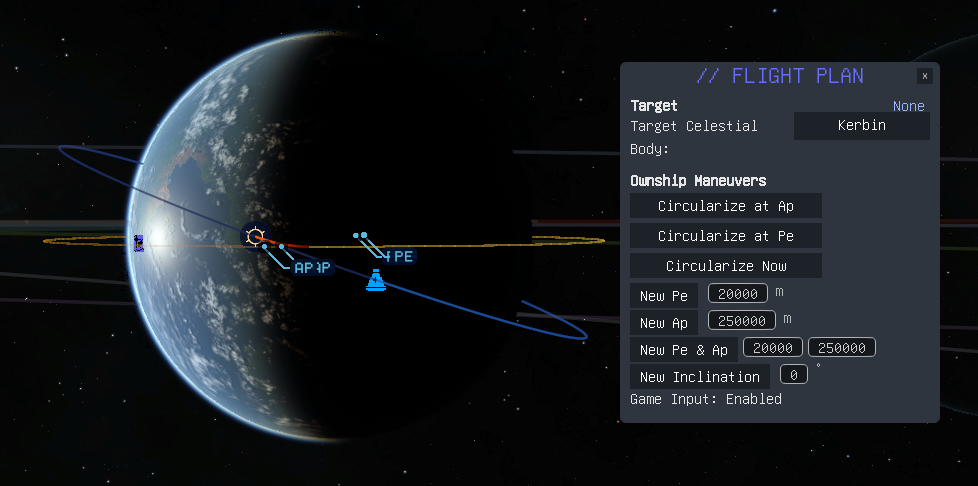
Task: Set the New Ap maneuver
Action: click(x=664, y=322)
